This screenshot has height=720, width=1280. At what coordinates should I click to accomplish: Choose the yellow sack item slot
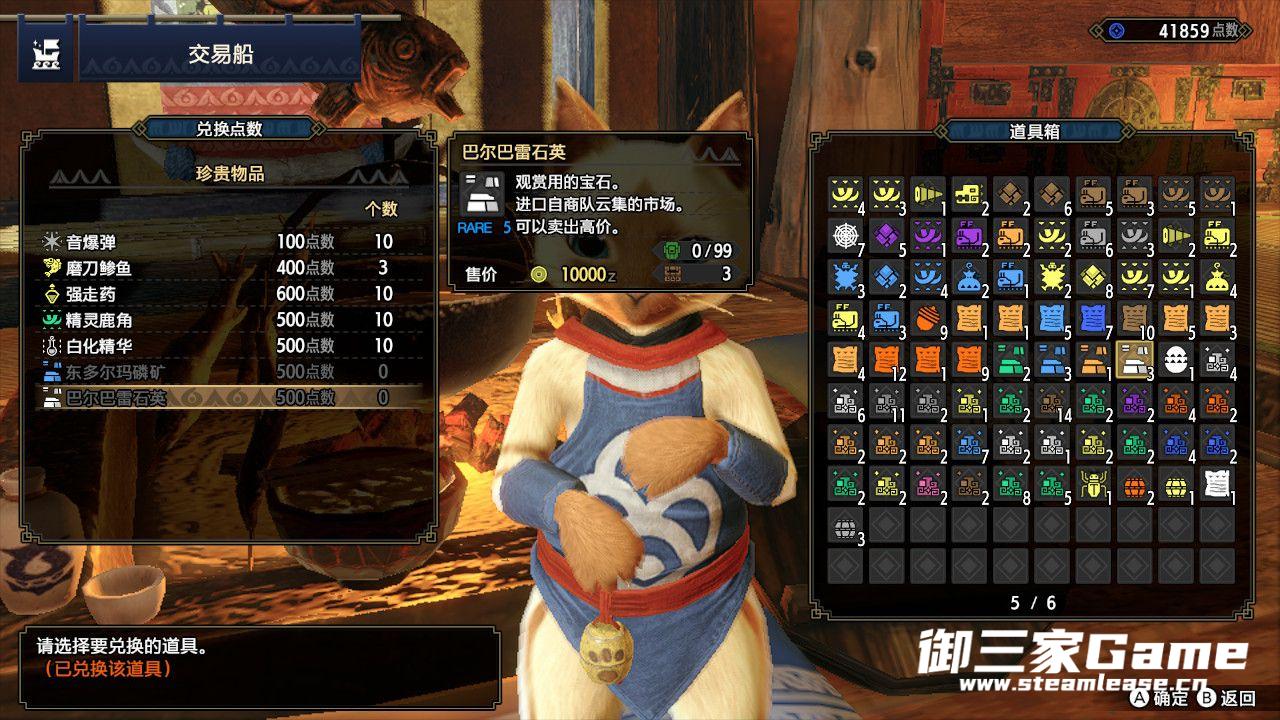[x=1217, y=278]
